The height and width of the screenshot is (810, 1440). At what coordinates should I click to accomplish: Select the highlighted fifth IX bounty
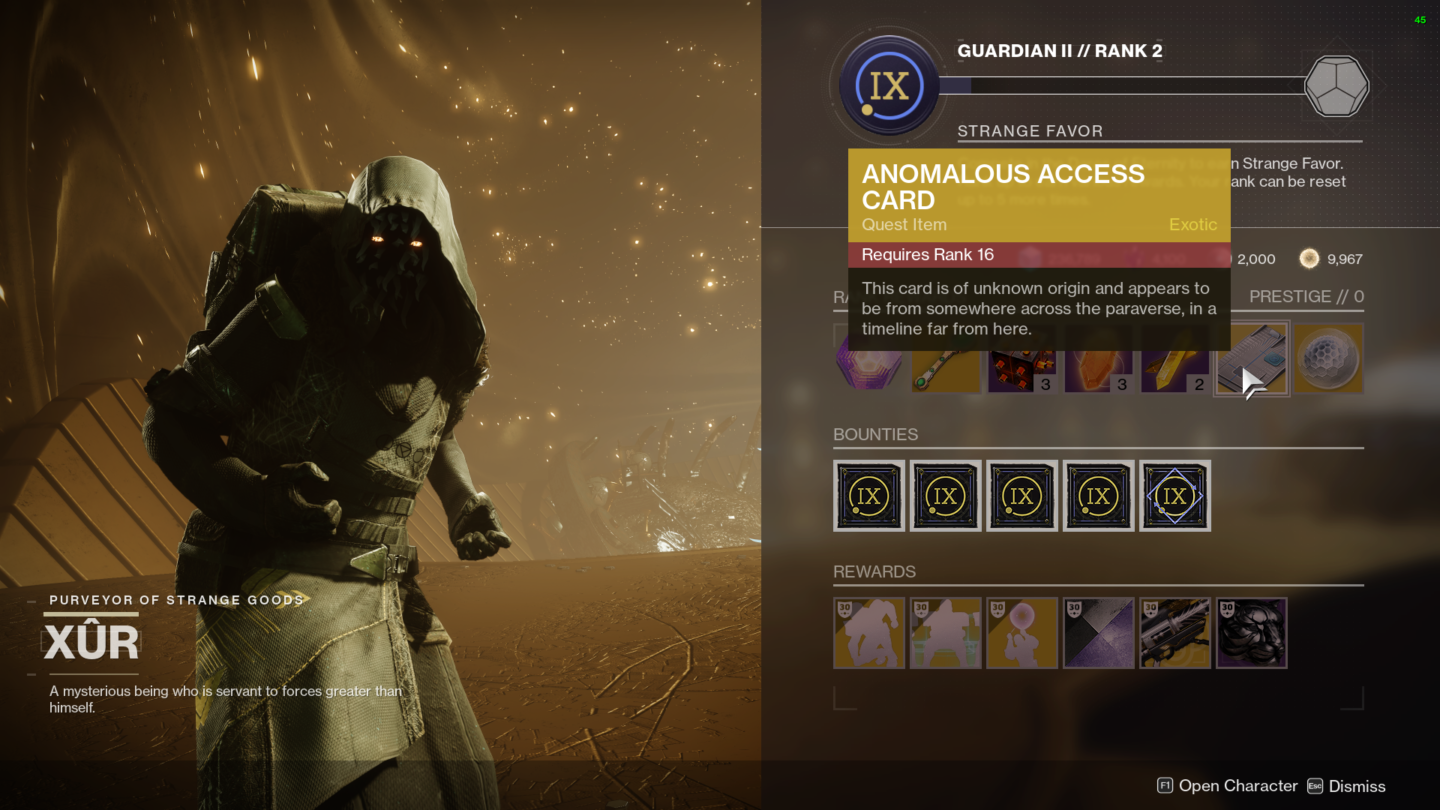[x=1175, y=495]
